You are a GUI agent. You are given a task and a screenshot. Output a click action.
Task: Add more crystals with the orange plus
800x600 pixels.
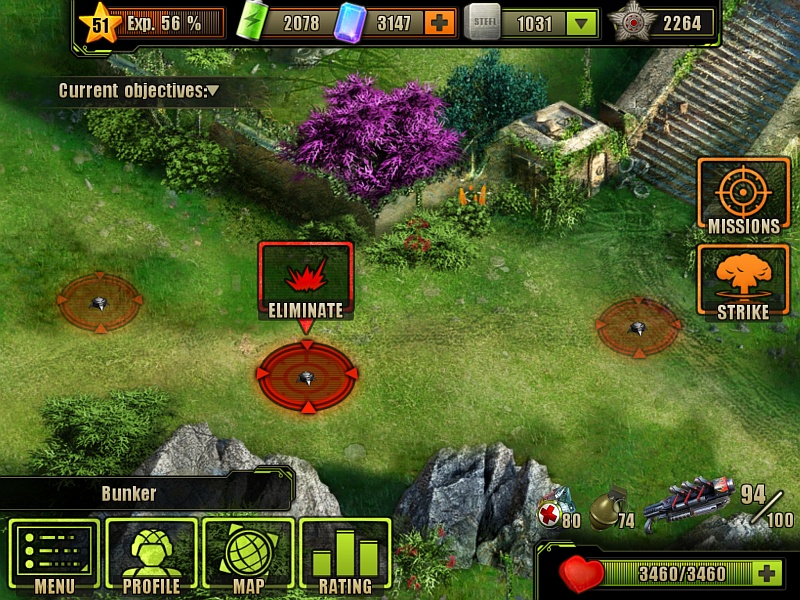coord(440,23)
